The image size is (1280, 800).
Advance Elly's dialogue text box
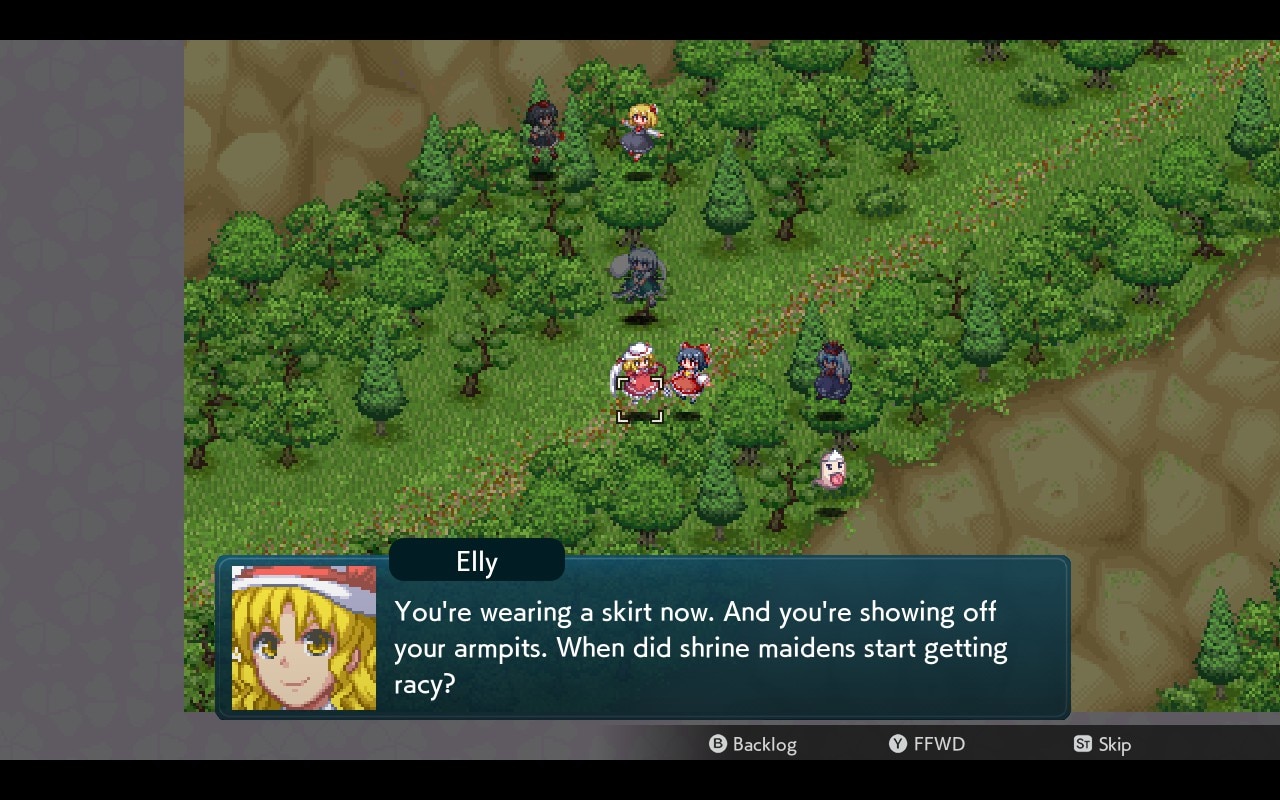(700, 647)
